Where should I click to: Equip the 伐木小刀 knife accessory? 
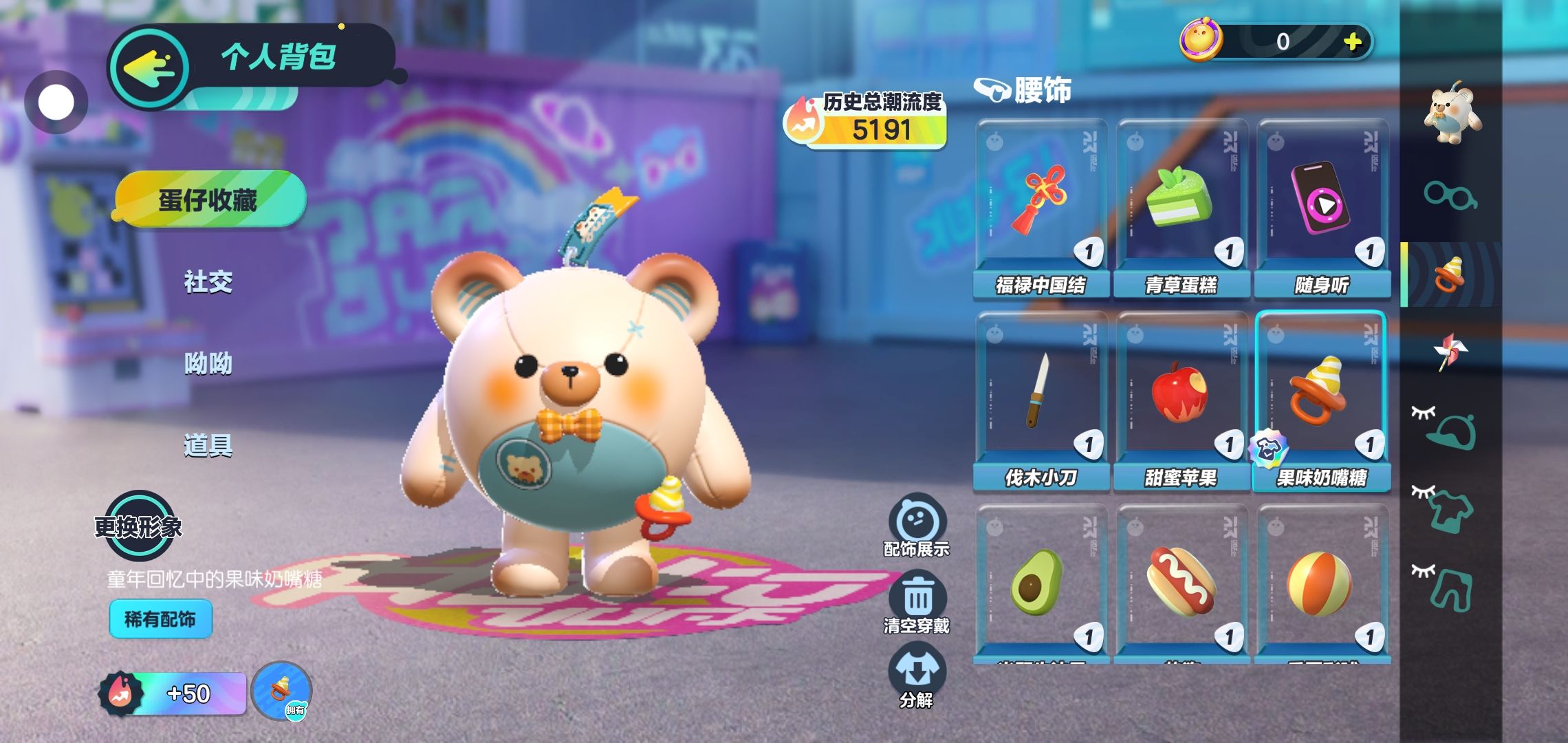click(1041, 399)
